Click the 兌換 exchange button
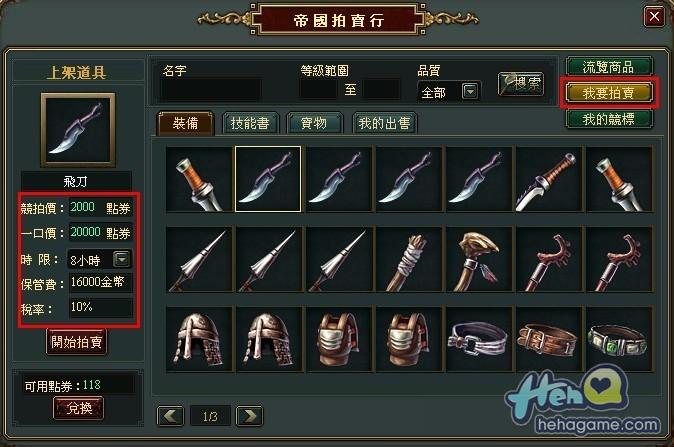Viewport: 674px width, 447px height. click(77, 408)
